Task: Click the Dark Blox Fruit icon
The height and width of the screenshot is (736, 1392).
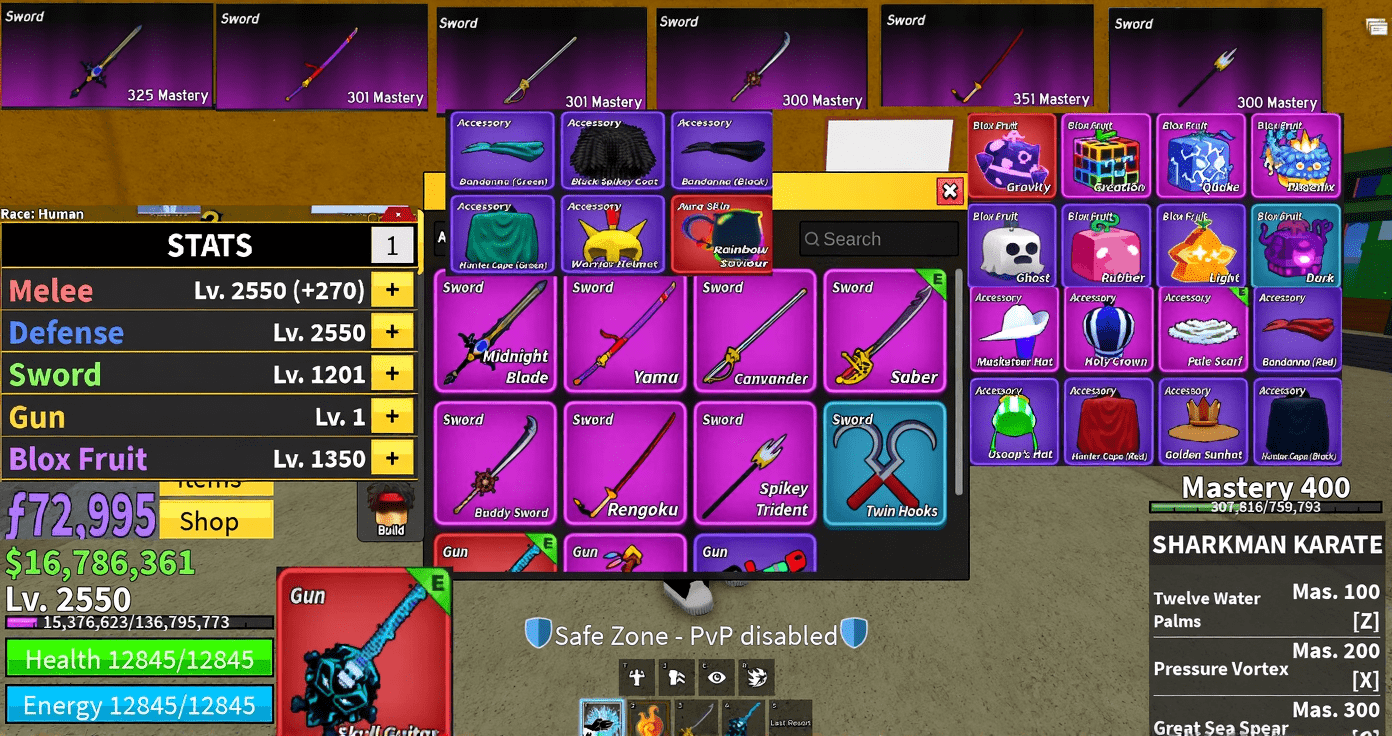Action: tap(1297, 243)
